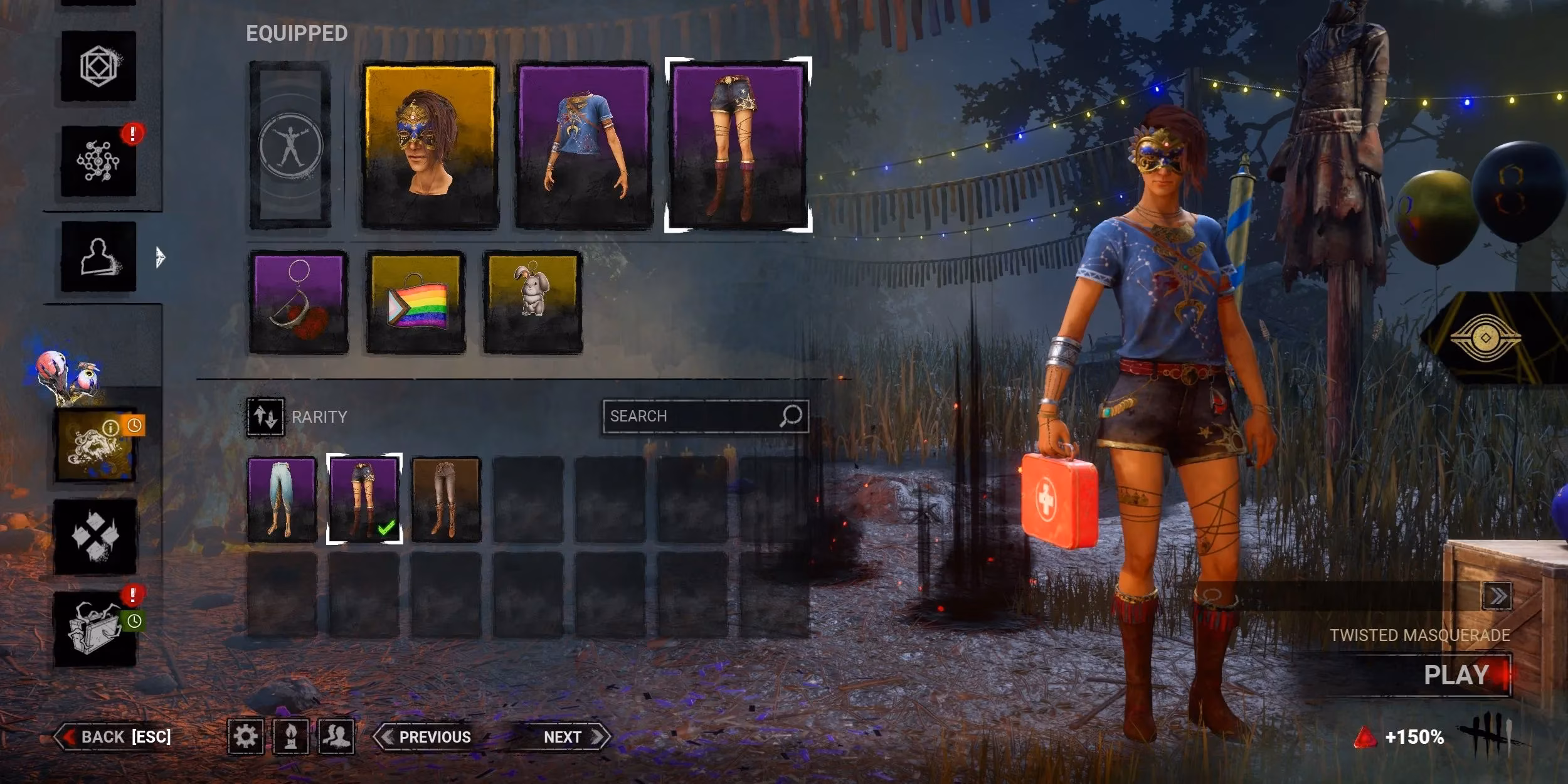This screenshot has width=1568, height=784.
Task: Select the equipped masquerade mask head slot
Action: (x=430, y=145)
